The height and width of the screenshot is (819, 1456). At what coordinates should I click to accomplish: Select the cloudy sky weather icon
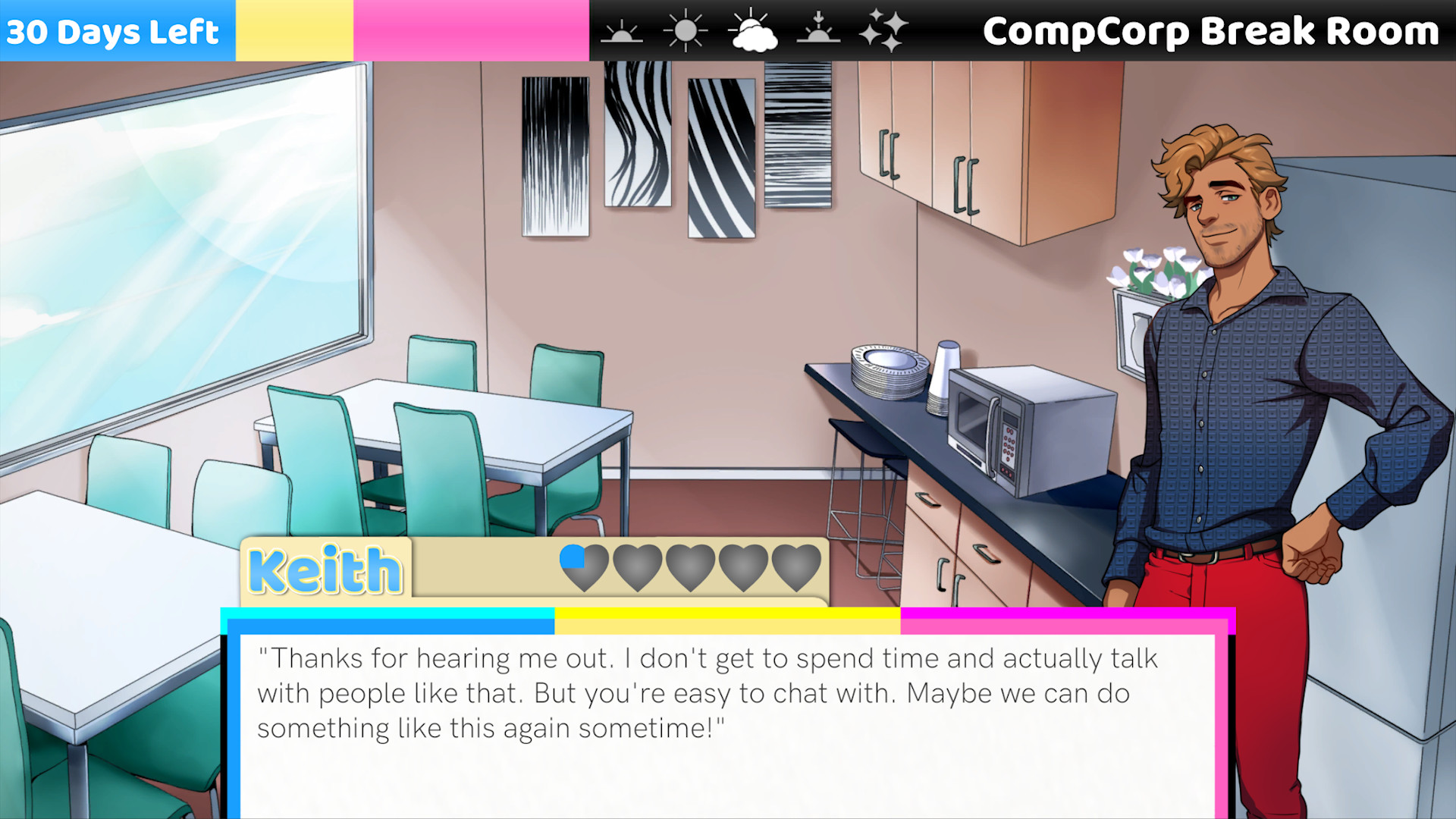(x=753, y=32)
